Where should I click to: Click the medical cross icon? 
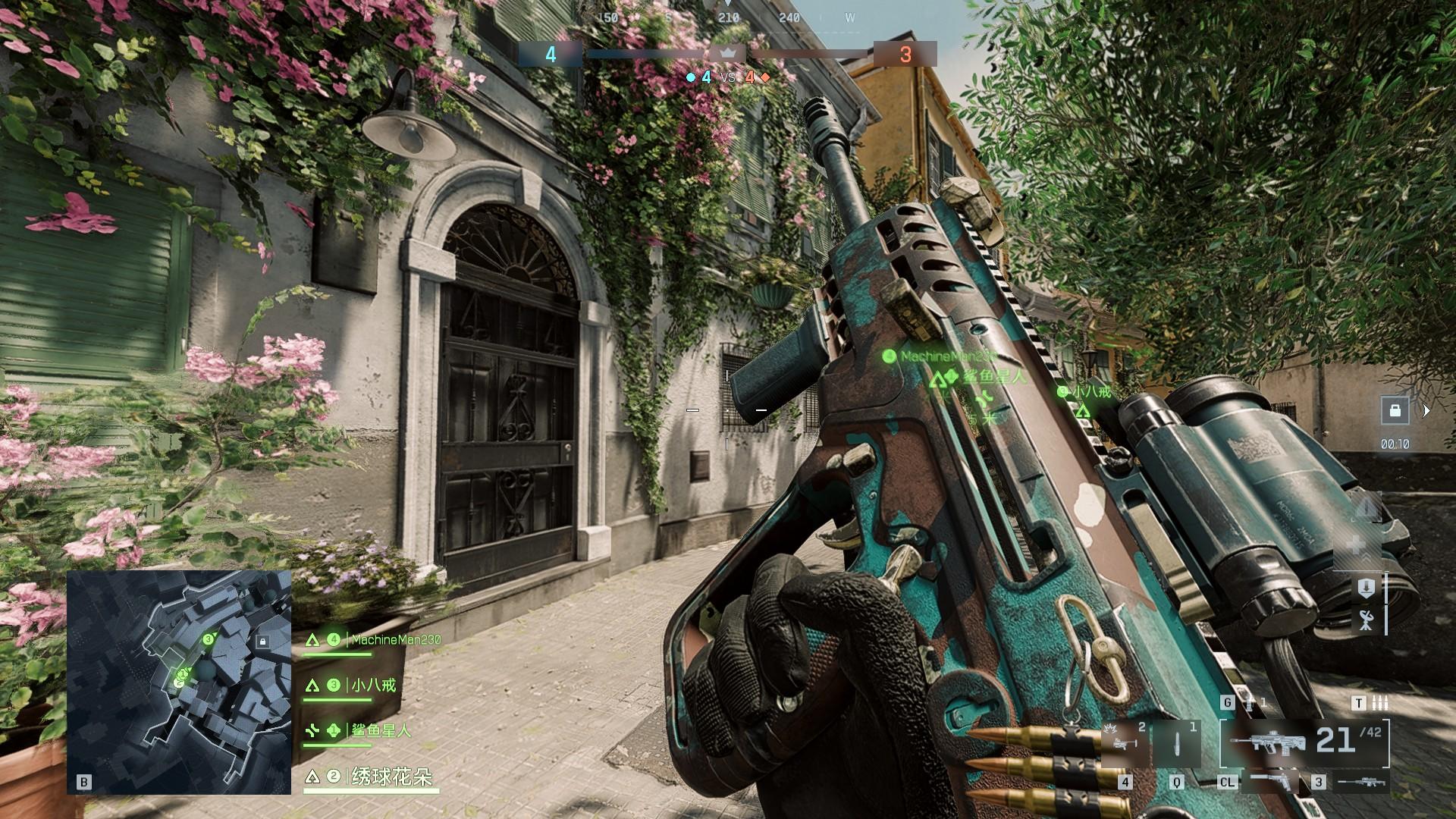[x=1357, y=544]
